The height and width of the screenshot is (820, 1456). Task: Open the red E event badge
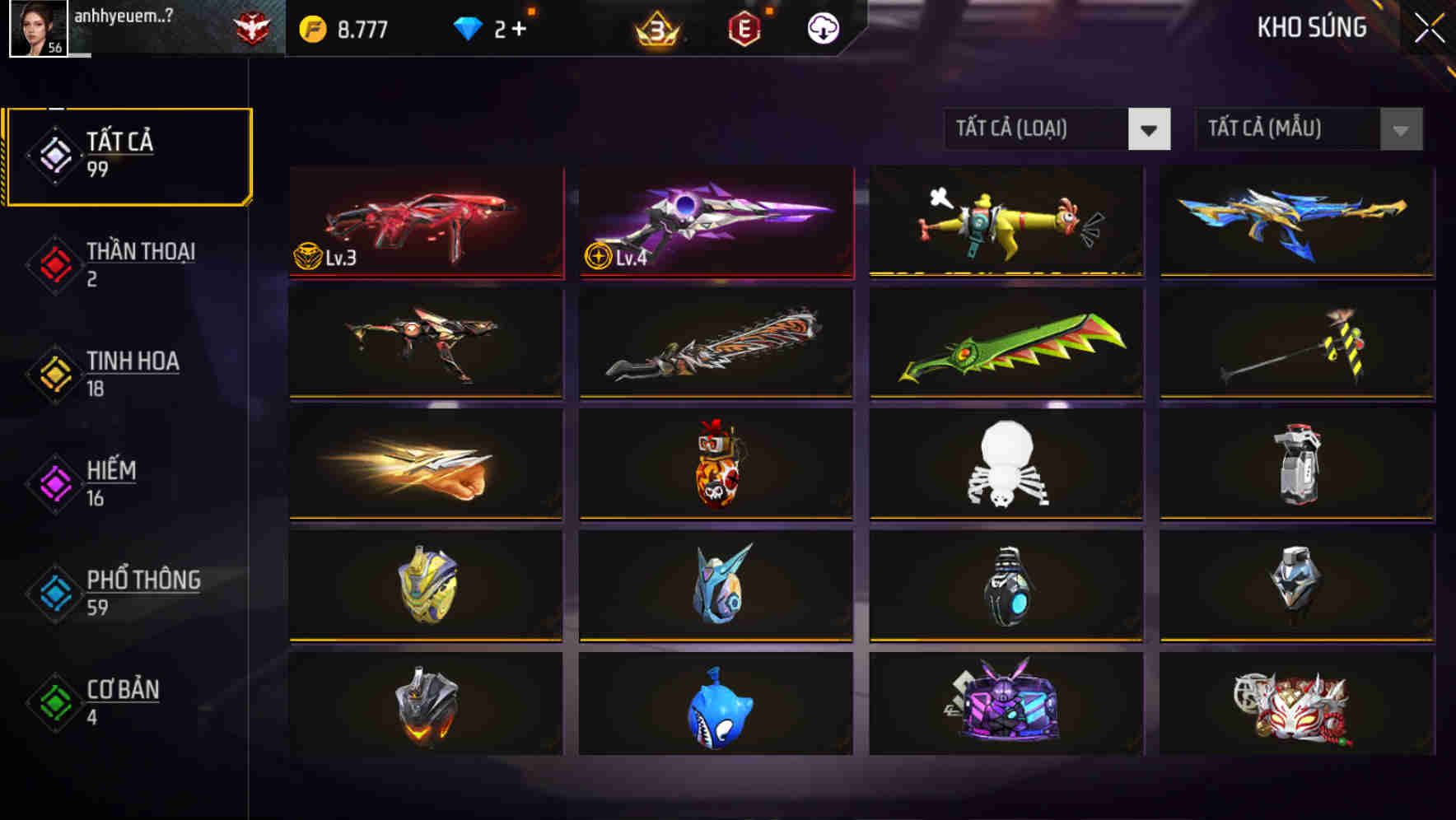click(745, 27)
